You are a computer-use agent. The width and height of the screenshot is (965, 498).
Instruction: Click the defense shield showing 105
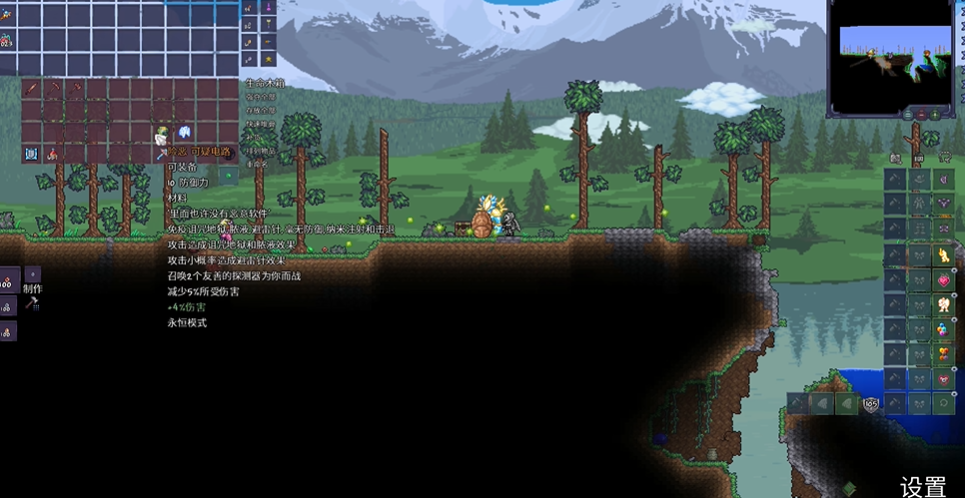(871, 404)
